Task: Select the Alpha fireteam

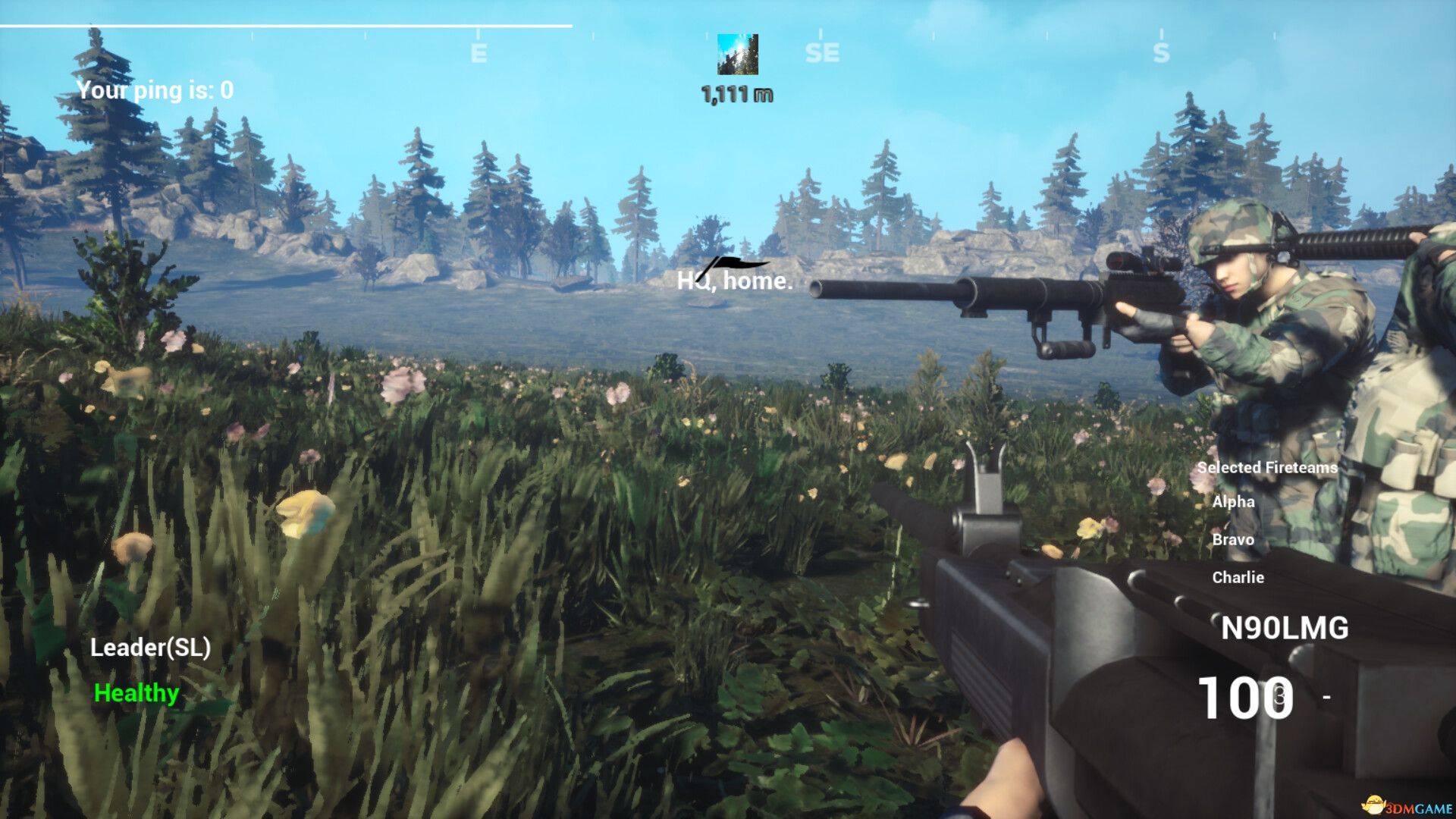Action: coord(1233,502)
